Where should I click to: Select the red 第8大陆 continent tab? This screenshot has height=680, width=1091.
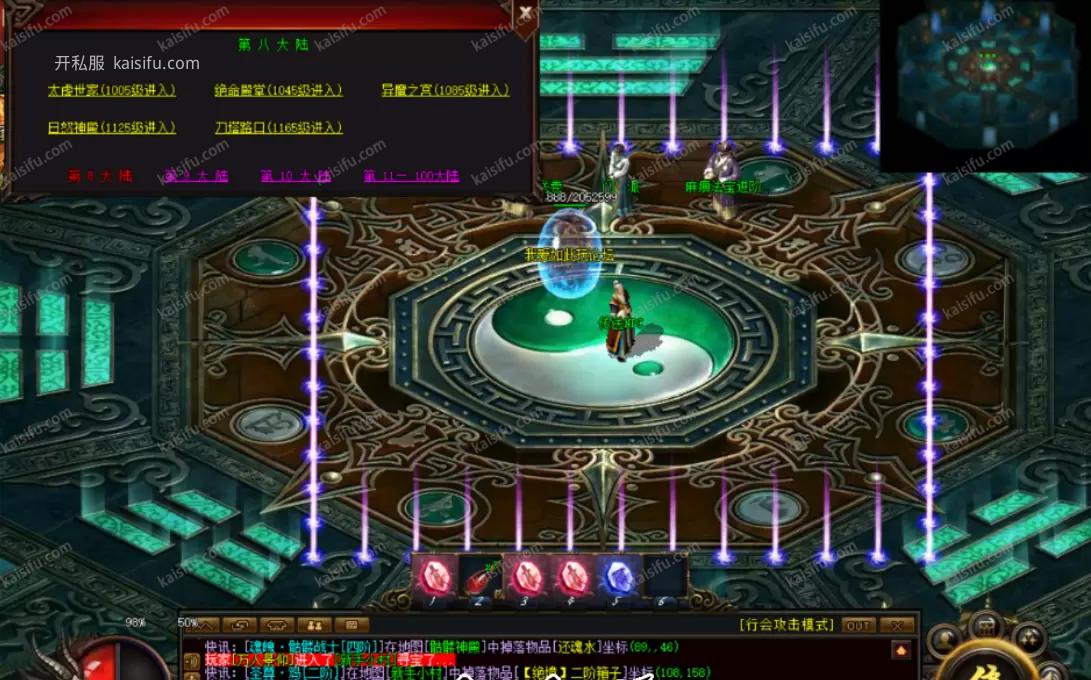(x=100, y=176)
